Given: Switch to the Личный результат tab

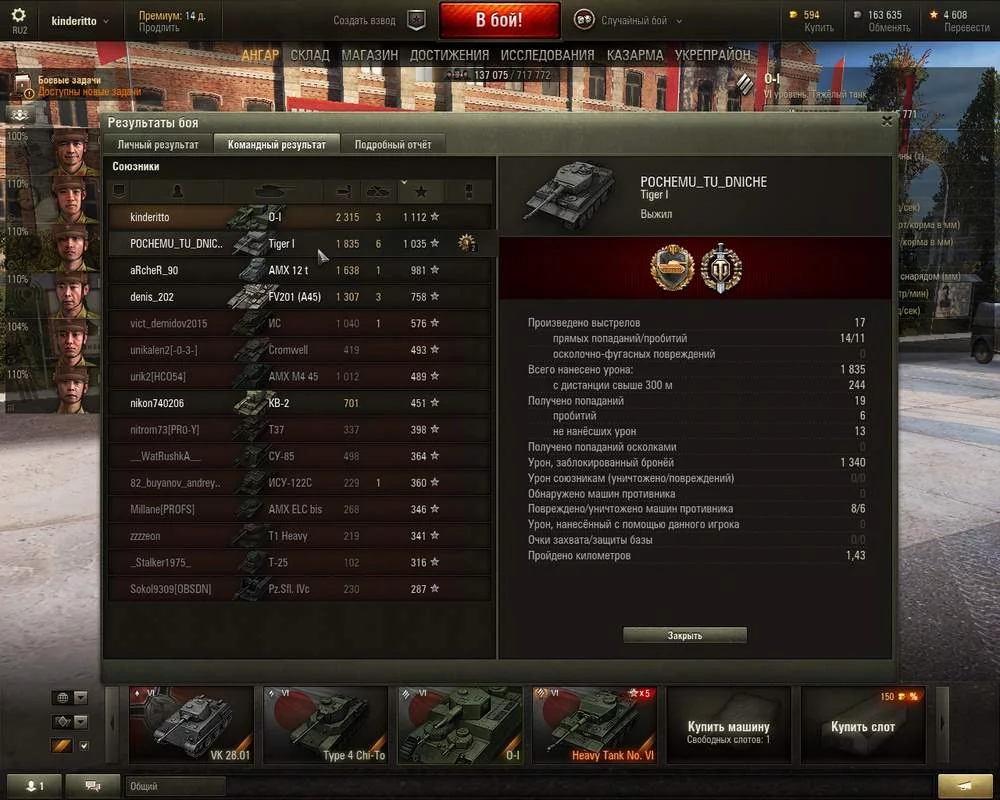Looking at the screenshot, I should pos(158,145).
